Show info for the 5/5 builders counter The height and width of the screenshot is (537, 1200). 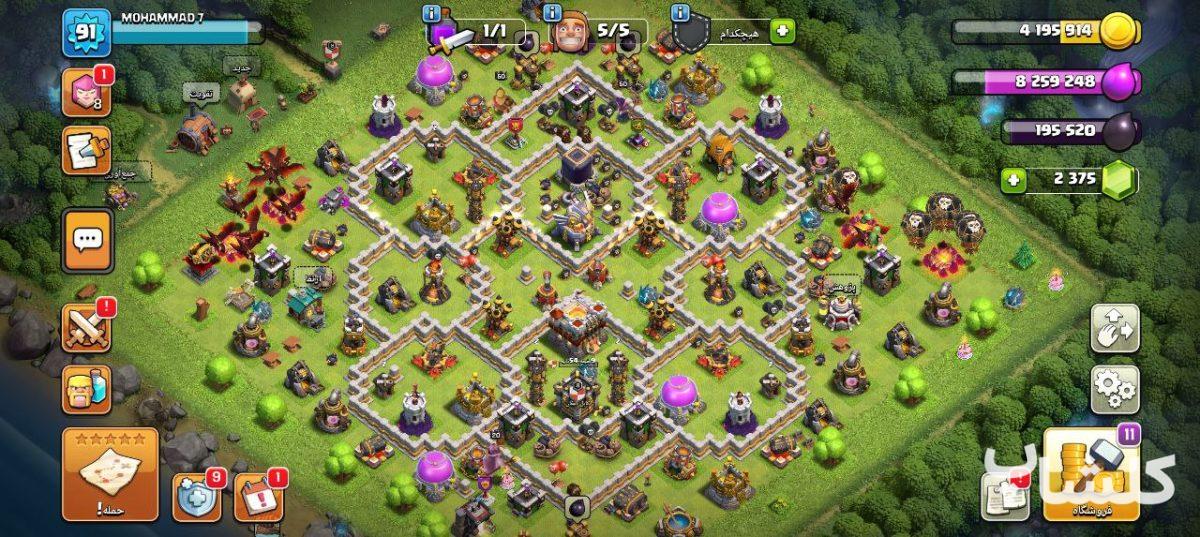coord(556,14)
